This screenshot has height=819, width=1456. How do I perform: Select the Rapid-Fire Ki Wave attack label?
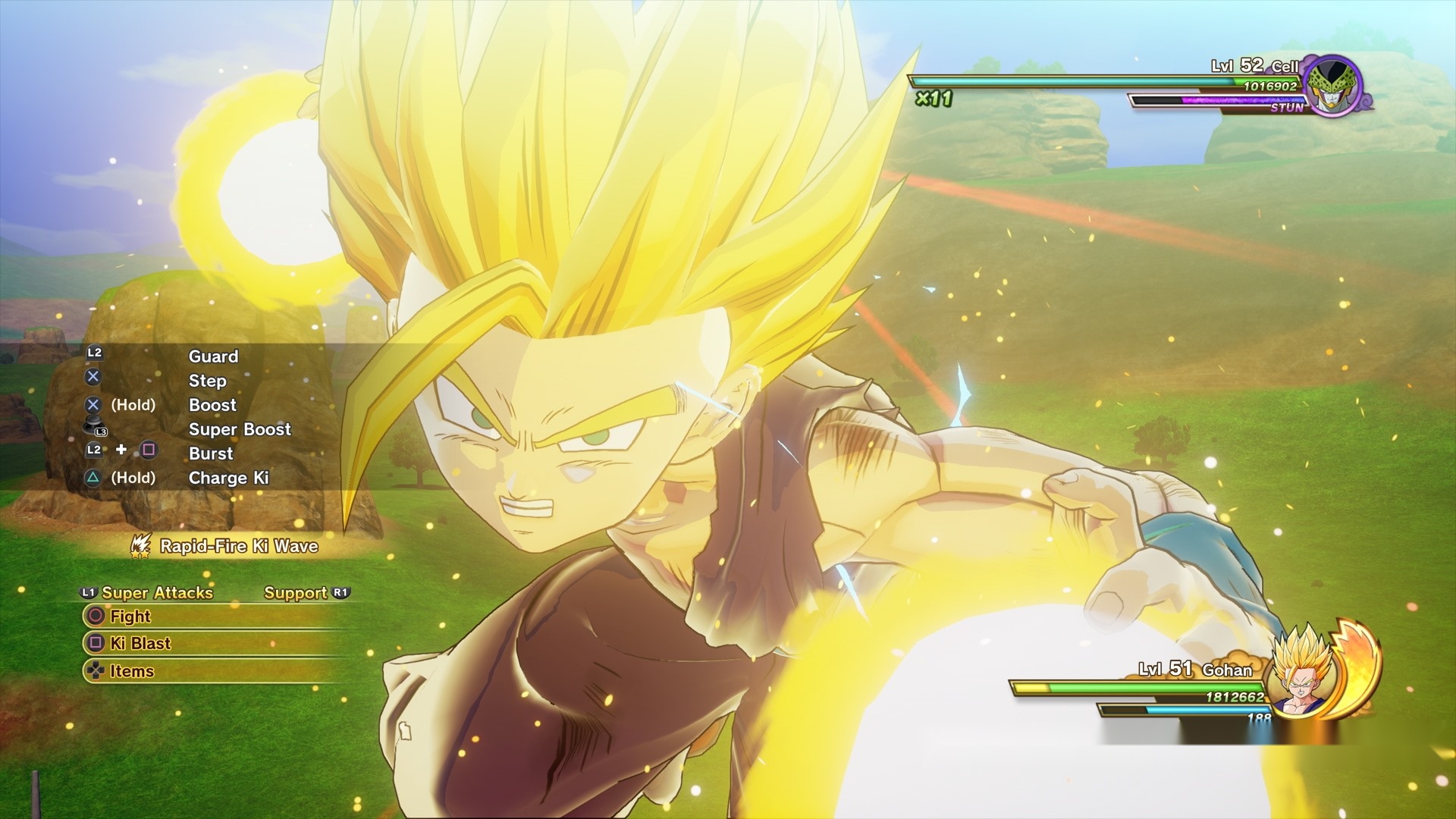238,546
